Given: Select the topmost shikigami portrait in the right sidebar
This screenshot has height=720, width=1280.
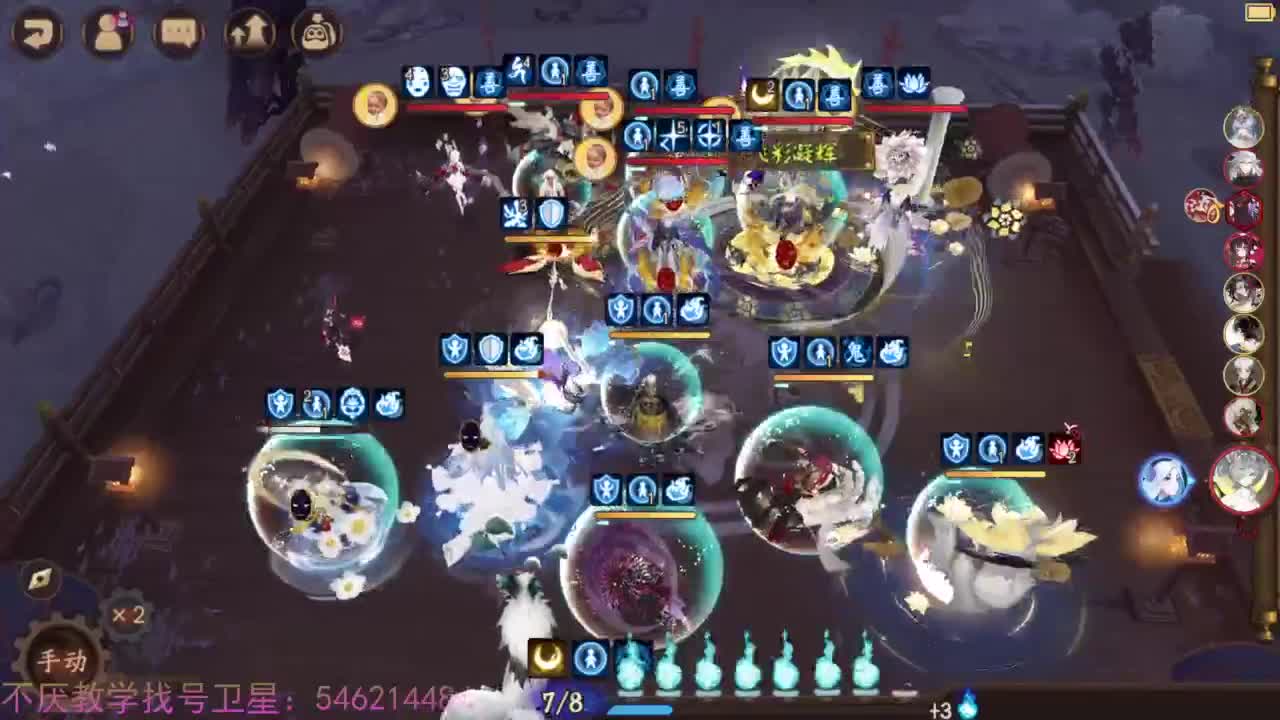Looking at the screenshot, I should [x=1243, y=127].
